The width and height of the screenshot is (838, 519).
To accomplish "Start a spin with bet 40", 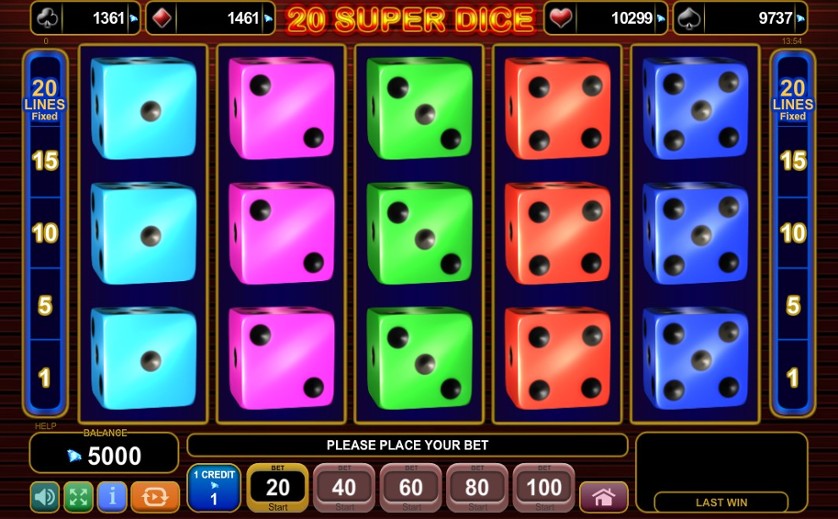I will (x=344, y=488).
